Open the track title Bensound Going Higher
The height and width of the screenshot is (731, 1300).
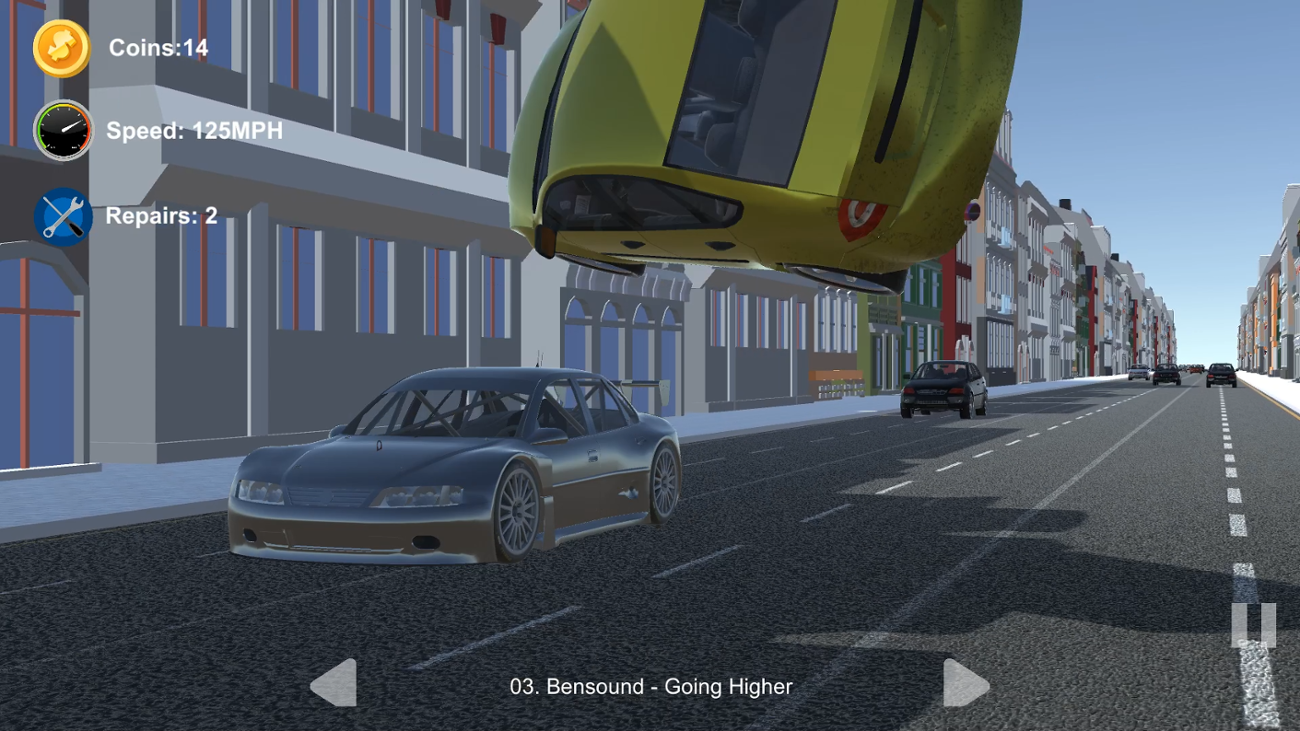tap(650, 687)
